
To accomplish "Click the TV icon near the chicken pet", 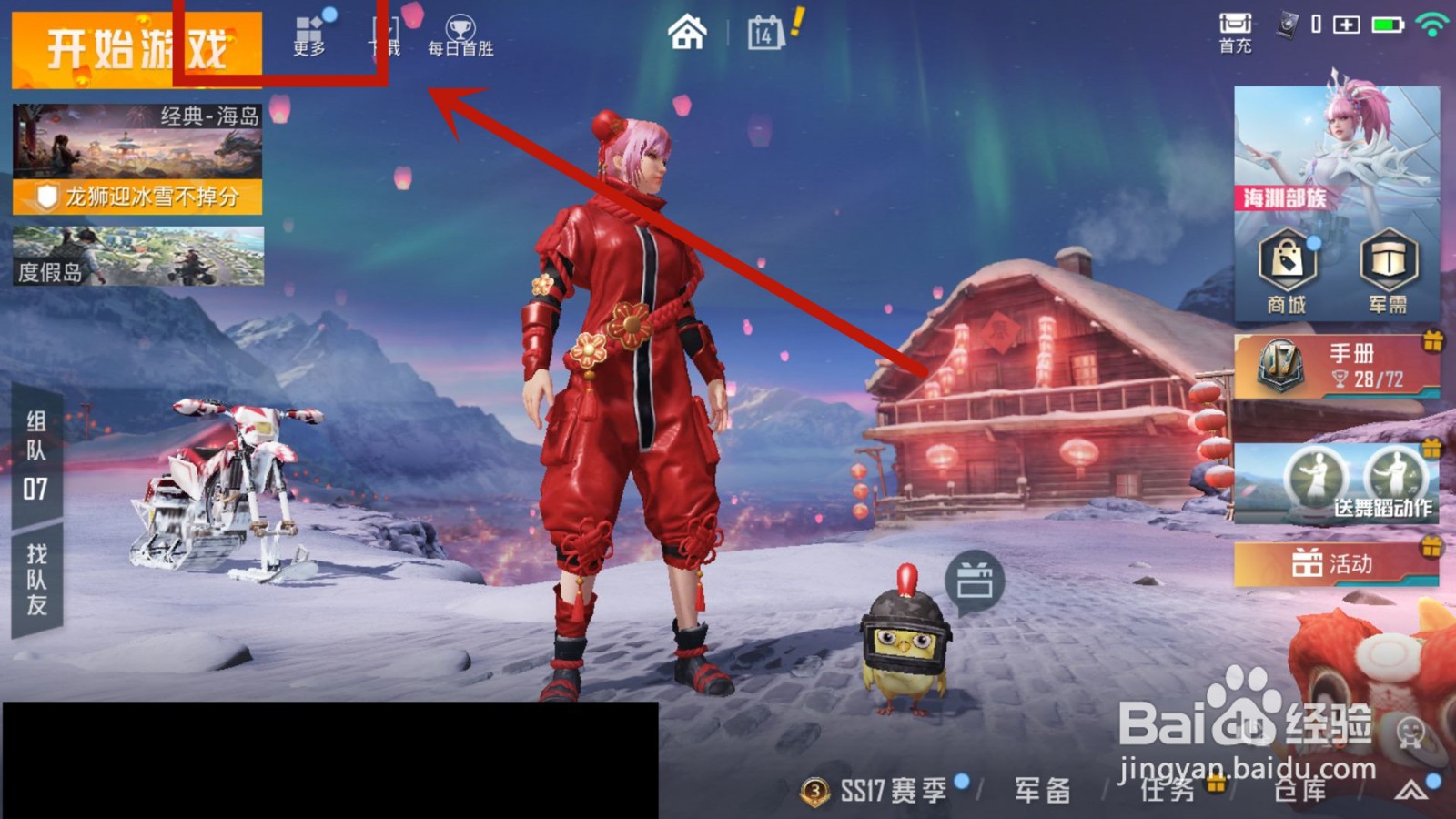I will click(x=973, y=578).
